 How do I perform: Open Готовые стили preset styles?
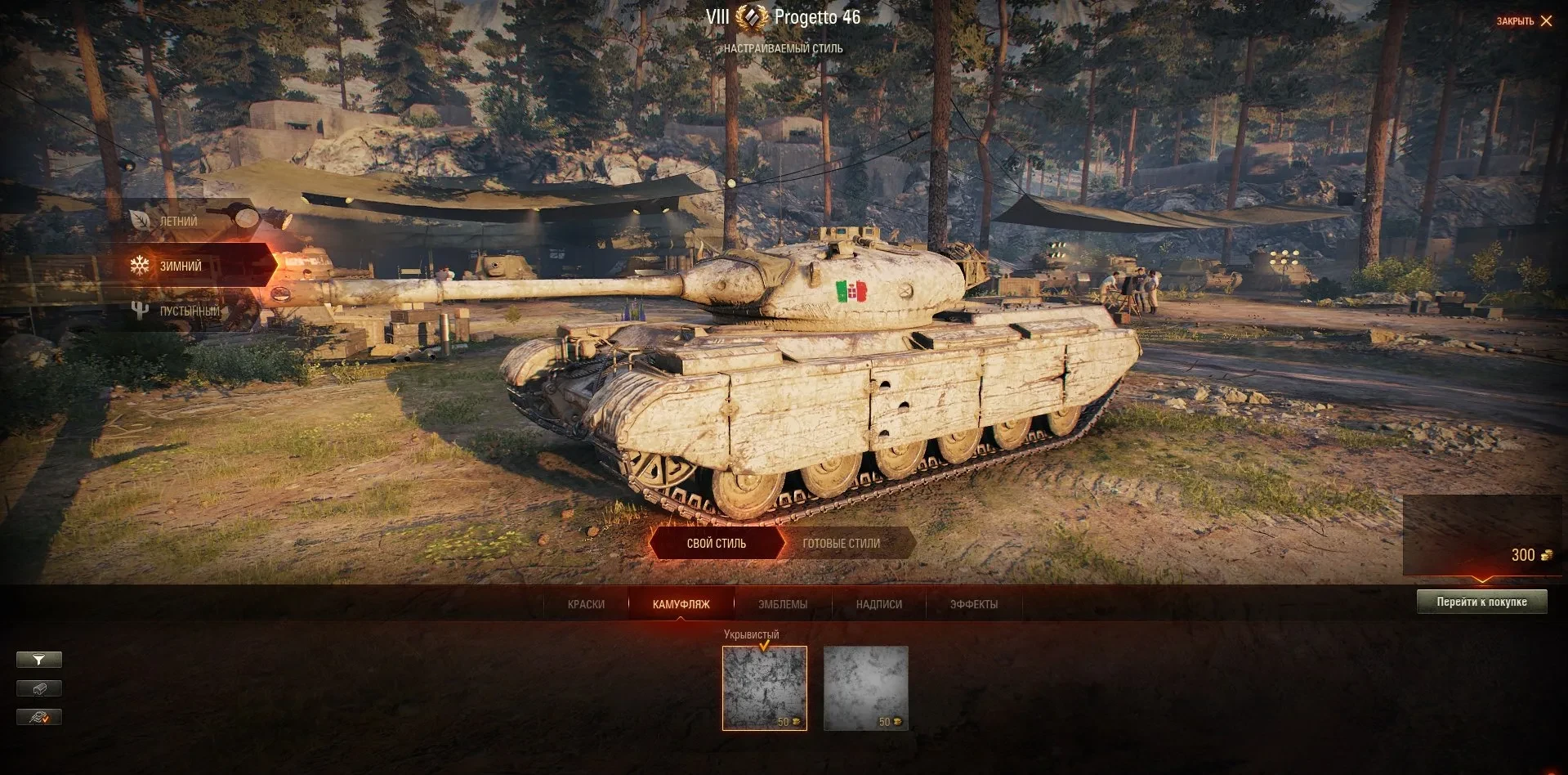point(842,543)
